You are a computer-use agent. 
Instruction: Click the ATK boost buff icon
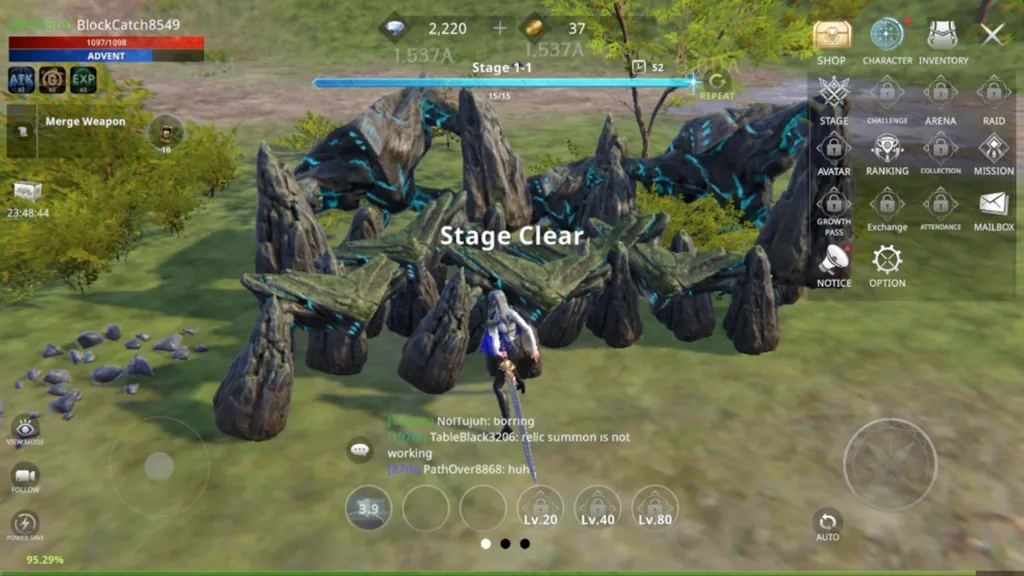click(x=22, y=80)
